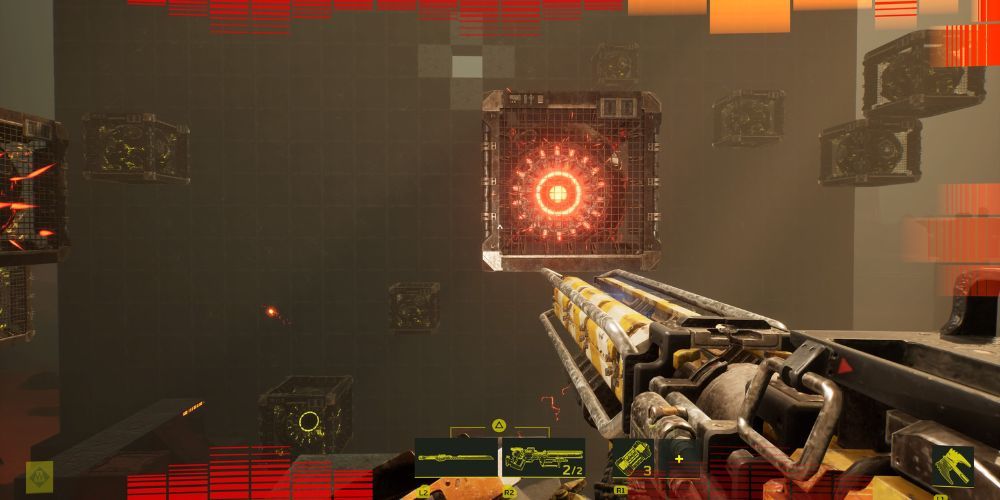This screenshot has width=1000, height=500.
Task: Select the long blade weapon slot
Action: [456, 458]
